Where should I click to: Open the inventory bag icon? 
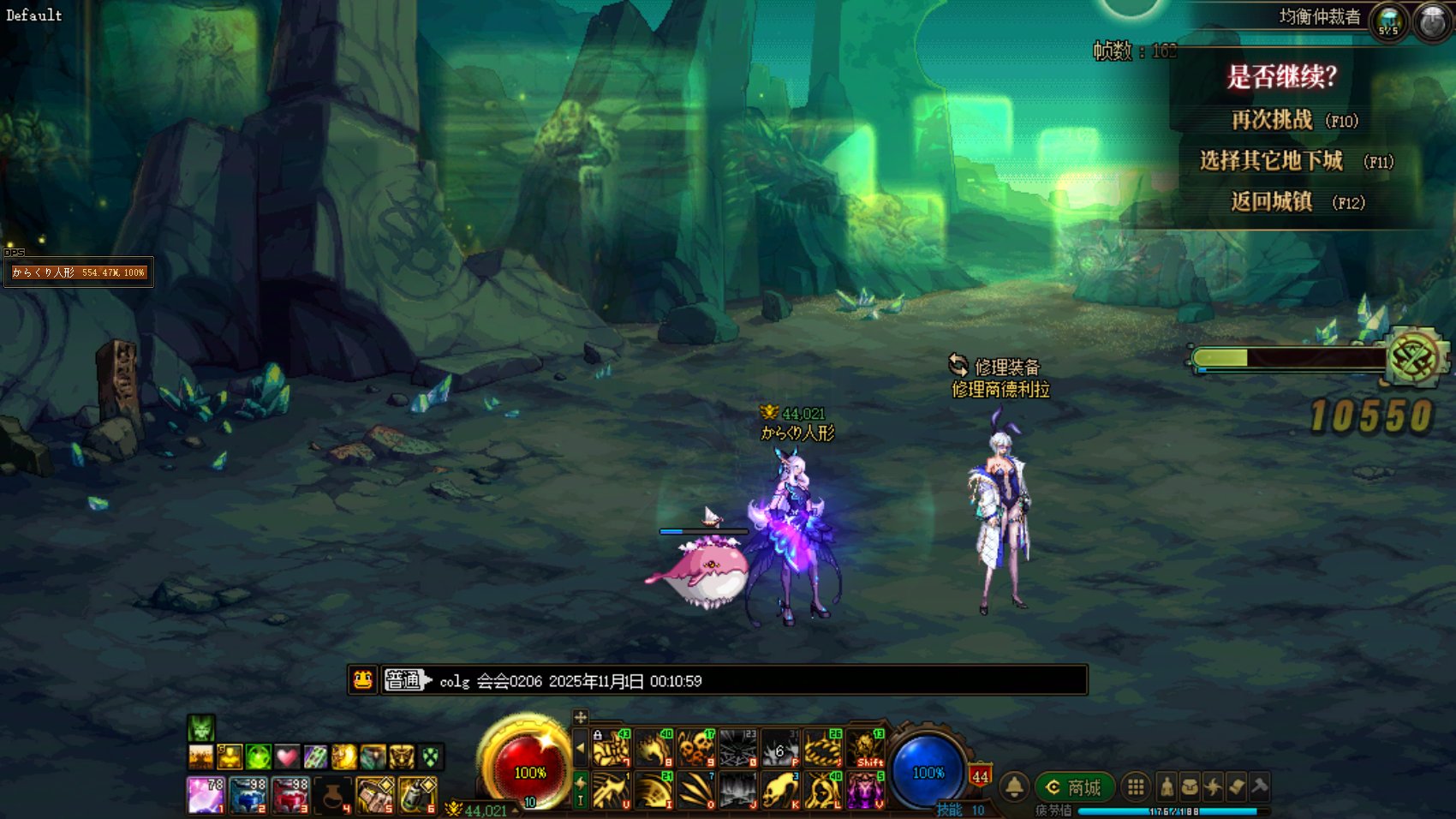pos(1190,786)
